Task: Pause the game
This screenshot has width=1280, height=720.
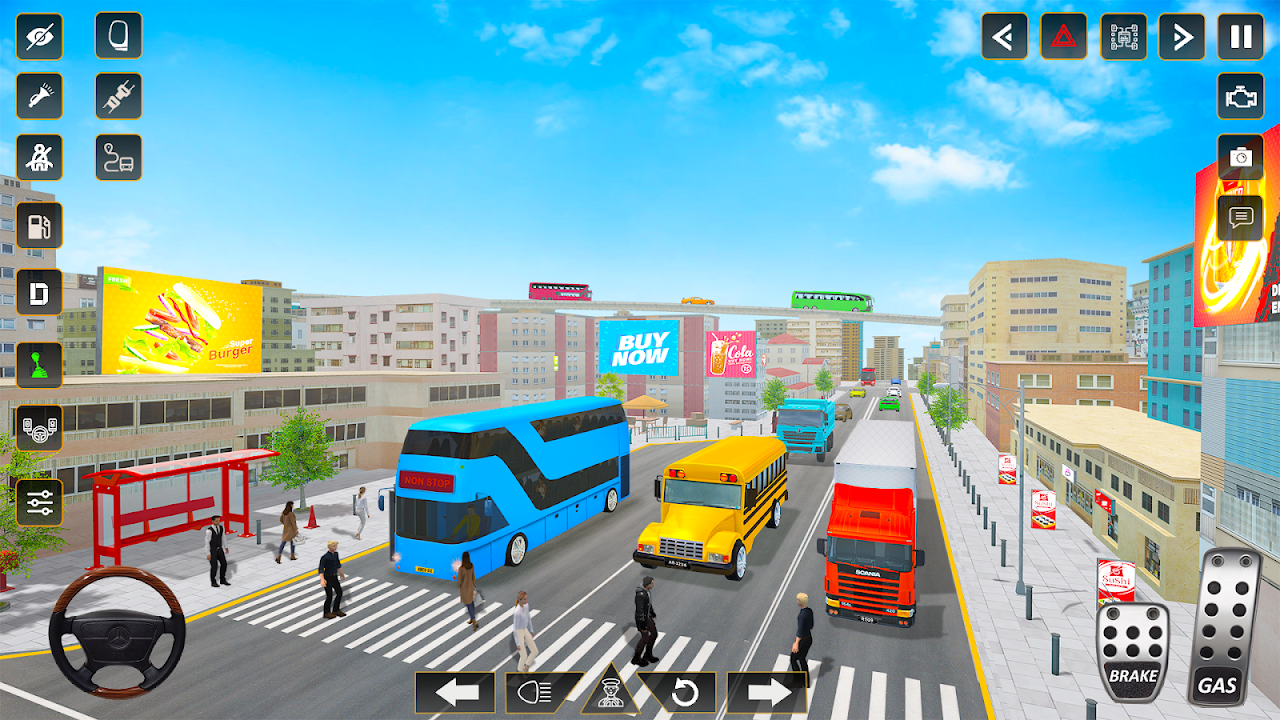Action: click(x=1238, y=37)
